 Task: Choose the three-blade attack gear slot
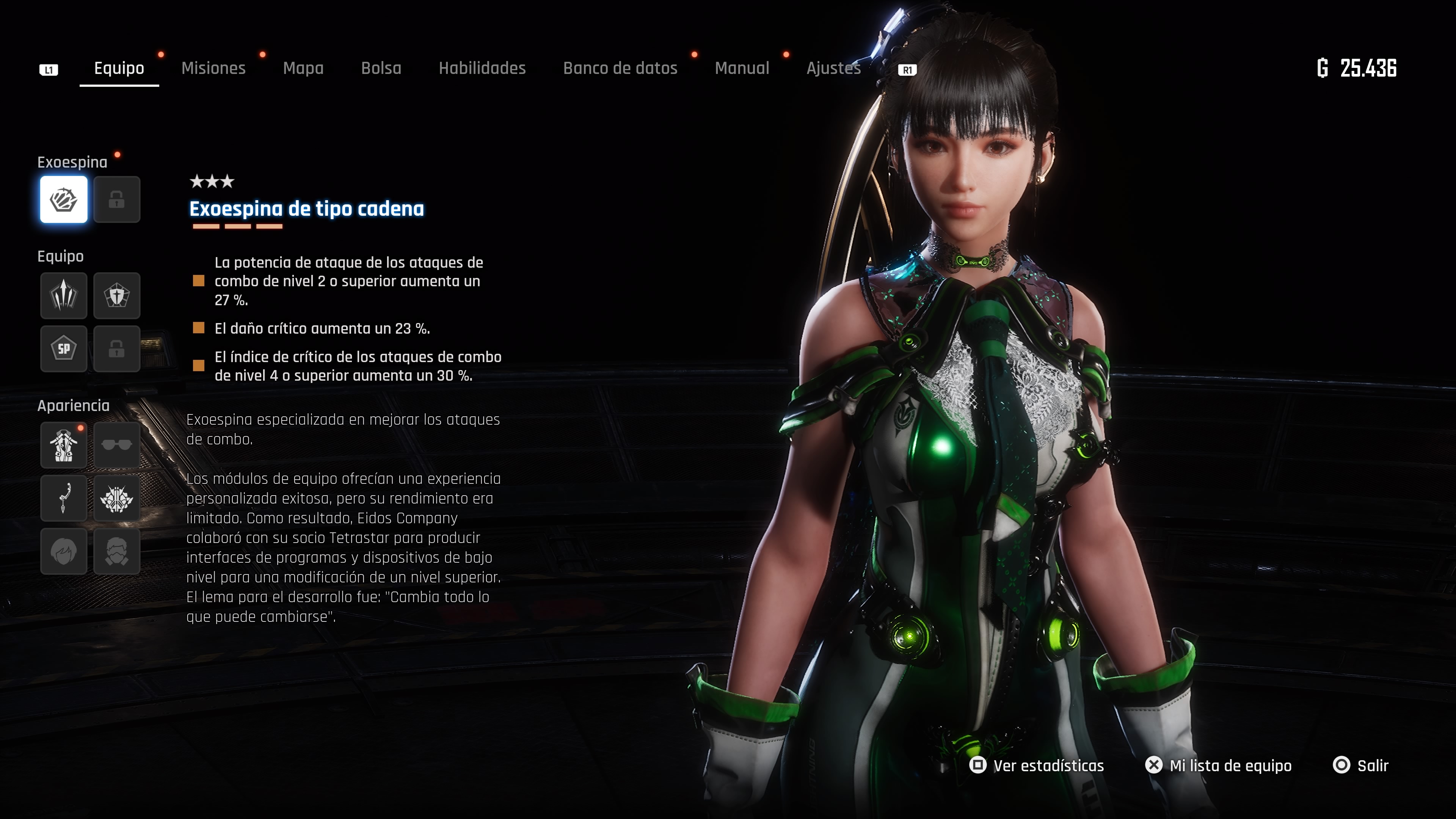click(x=64, y=296)
